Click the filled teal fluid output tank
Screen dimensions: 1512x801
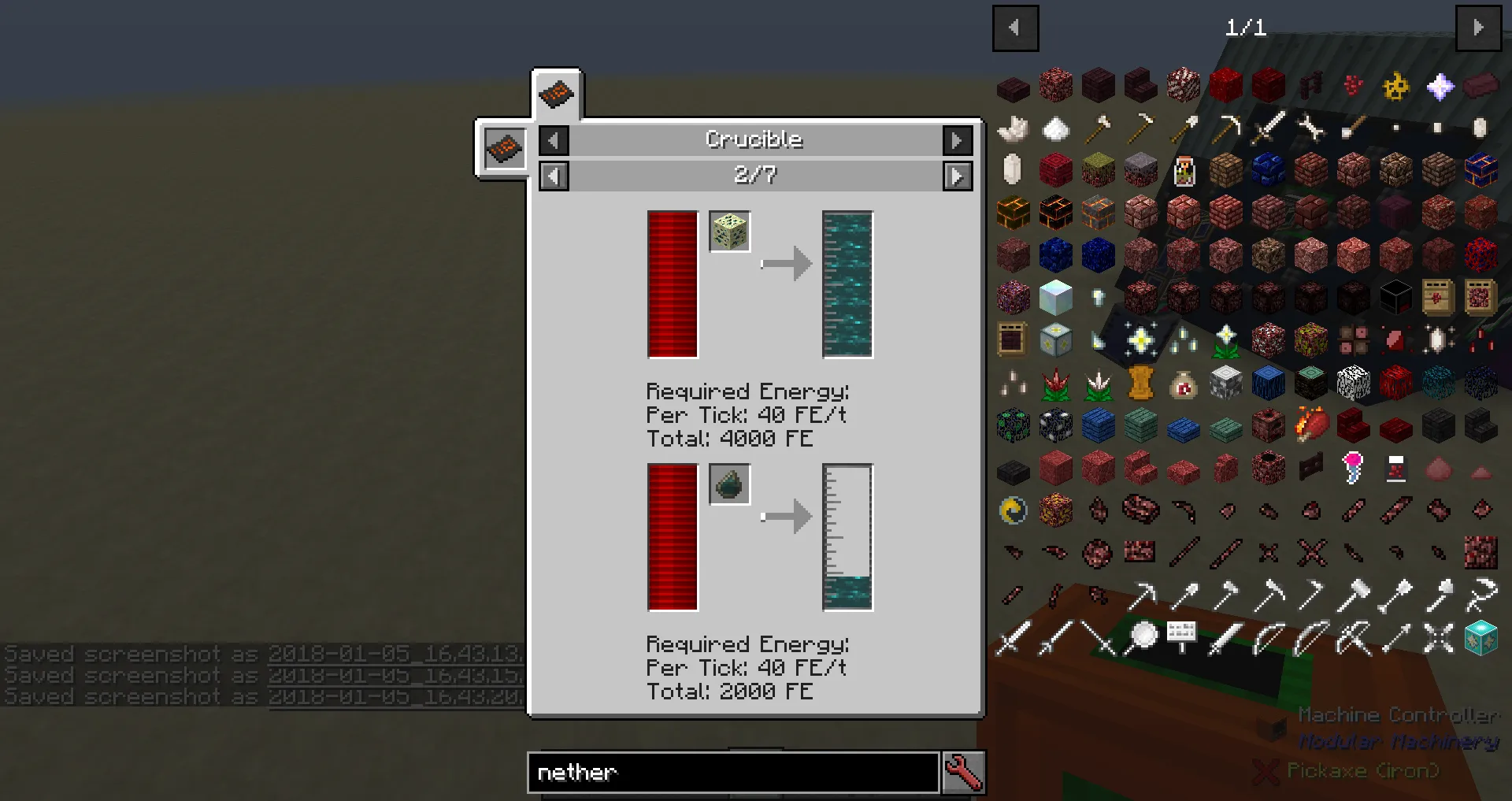[x=847, y=285]
